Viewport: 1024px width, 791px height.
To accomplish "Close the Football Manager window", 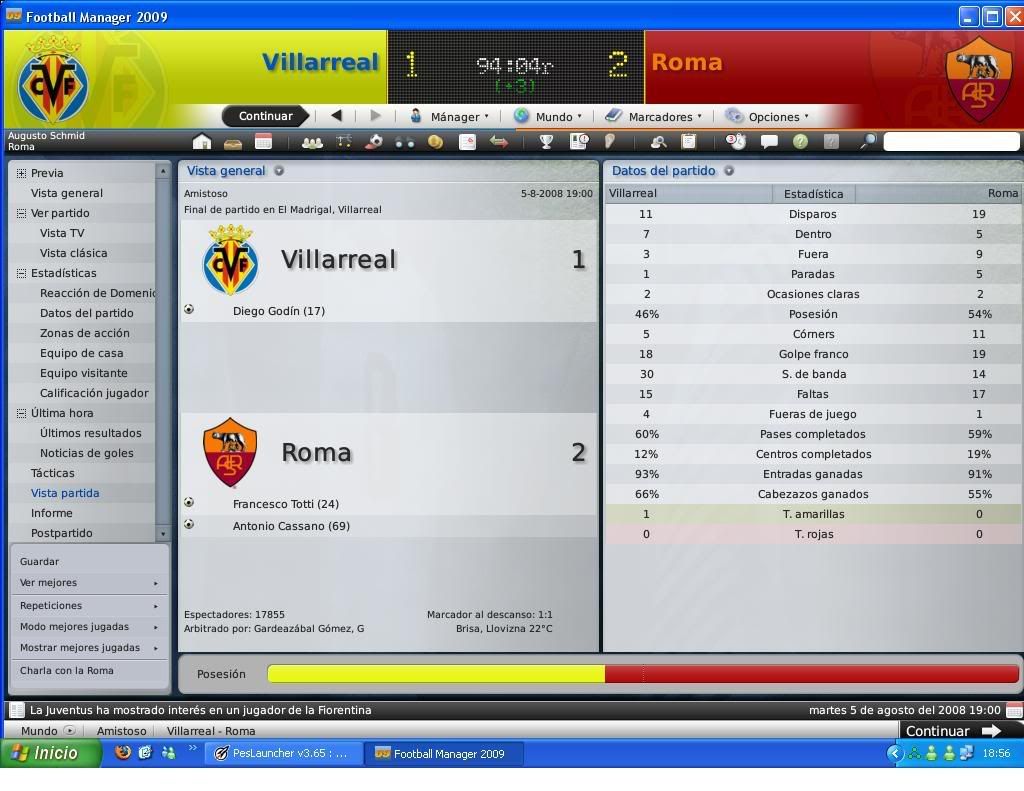I will point(1012,16).
